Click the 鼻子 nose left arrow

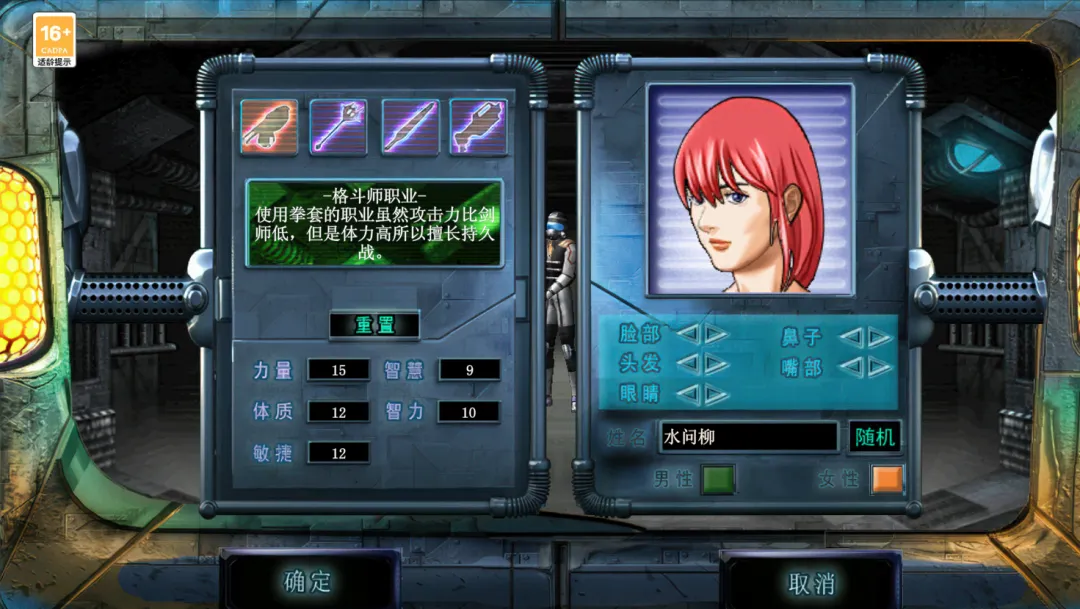click(851, 337)
